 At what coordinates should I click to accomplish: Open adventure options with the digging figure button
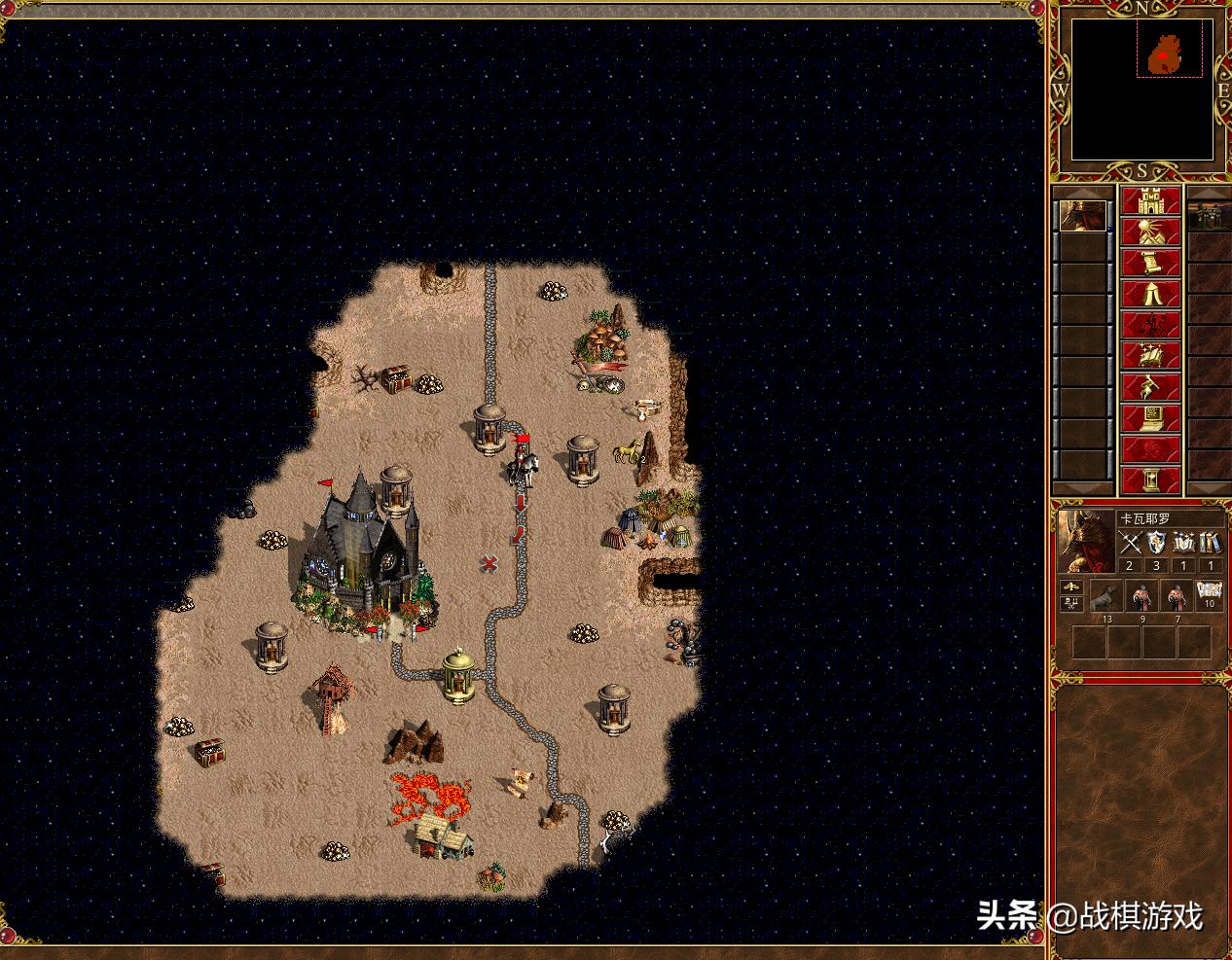tap(1151, 388)
